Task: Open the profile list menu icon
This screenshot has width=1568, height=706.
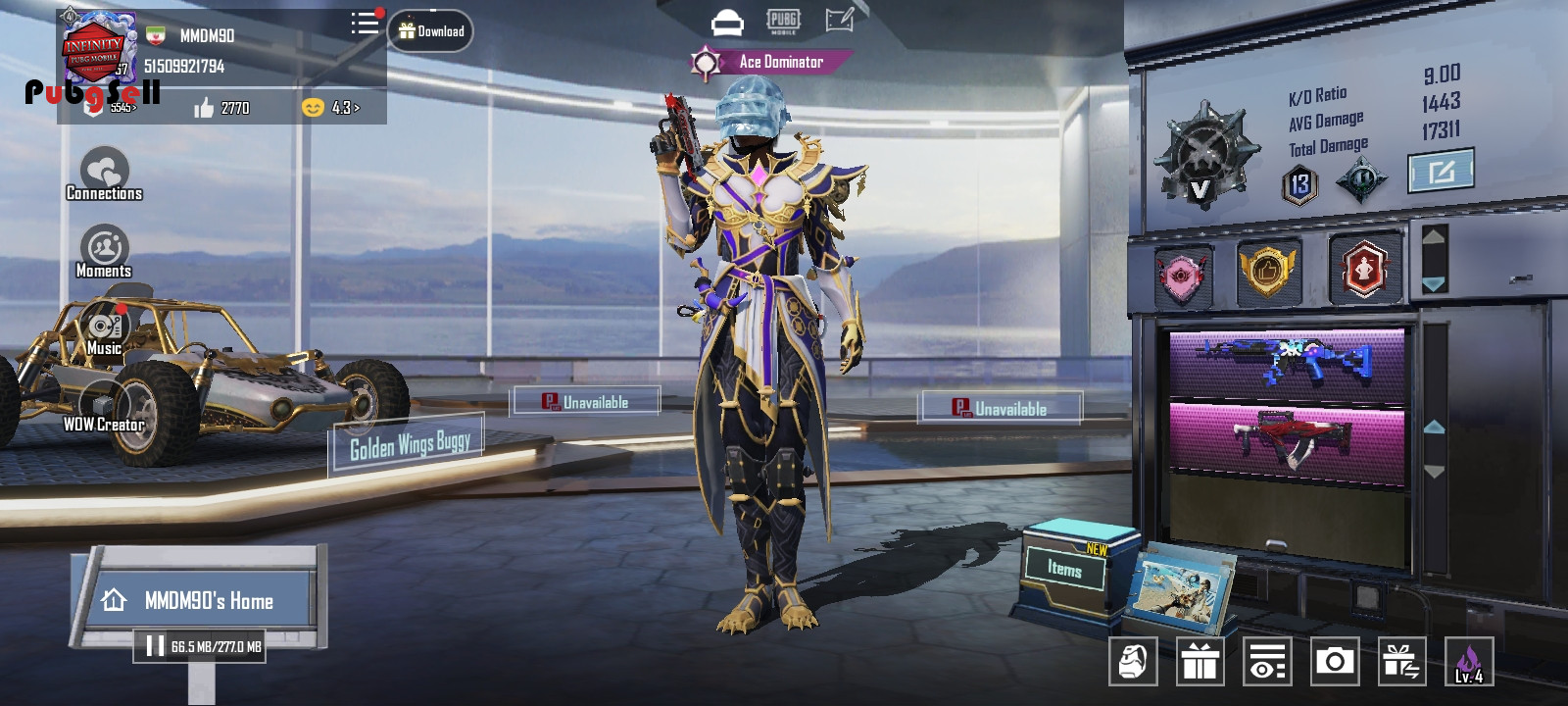Action: click(365, 24)
